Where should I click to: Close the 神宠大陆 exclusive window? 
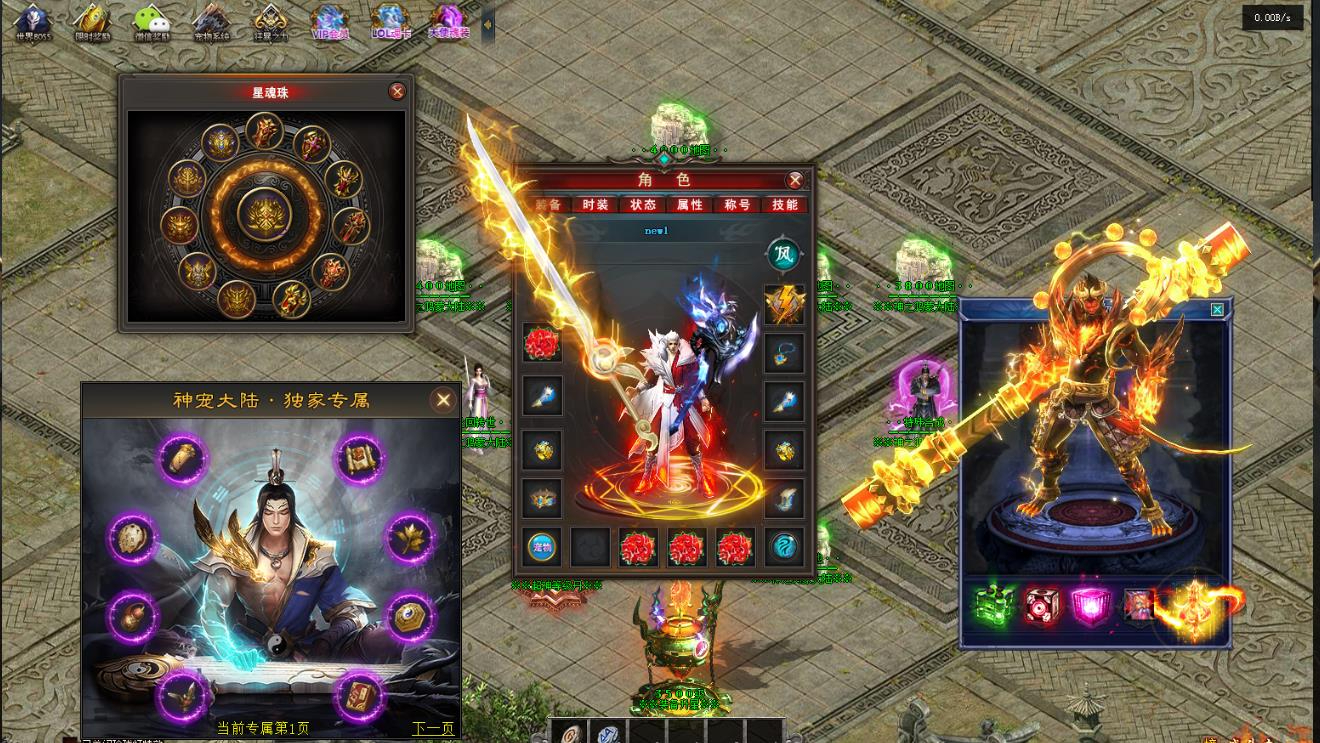pyautogui.click(x=443, y=400)
